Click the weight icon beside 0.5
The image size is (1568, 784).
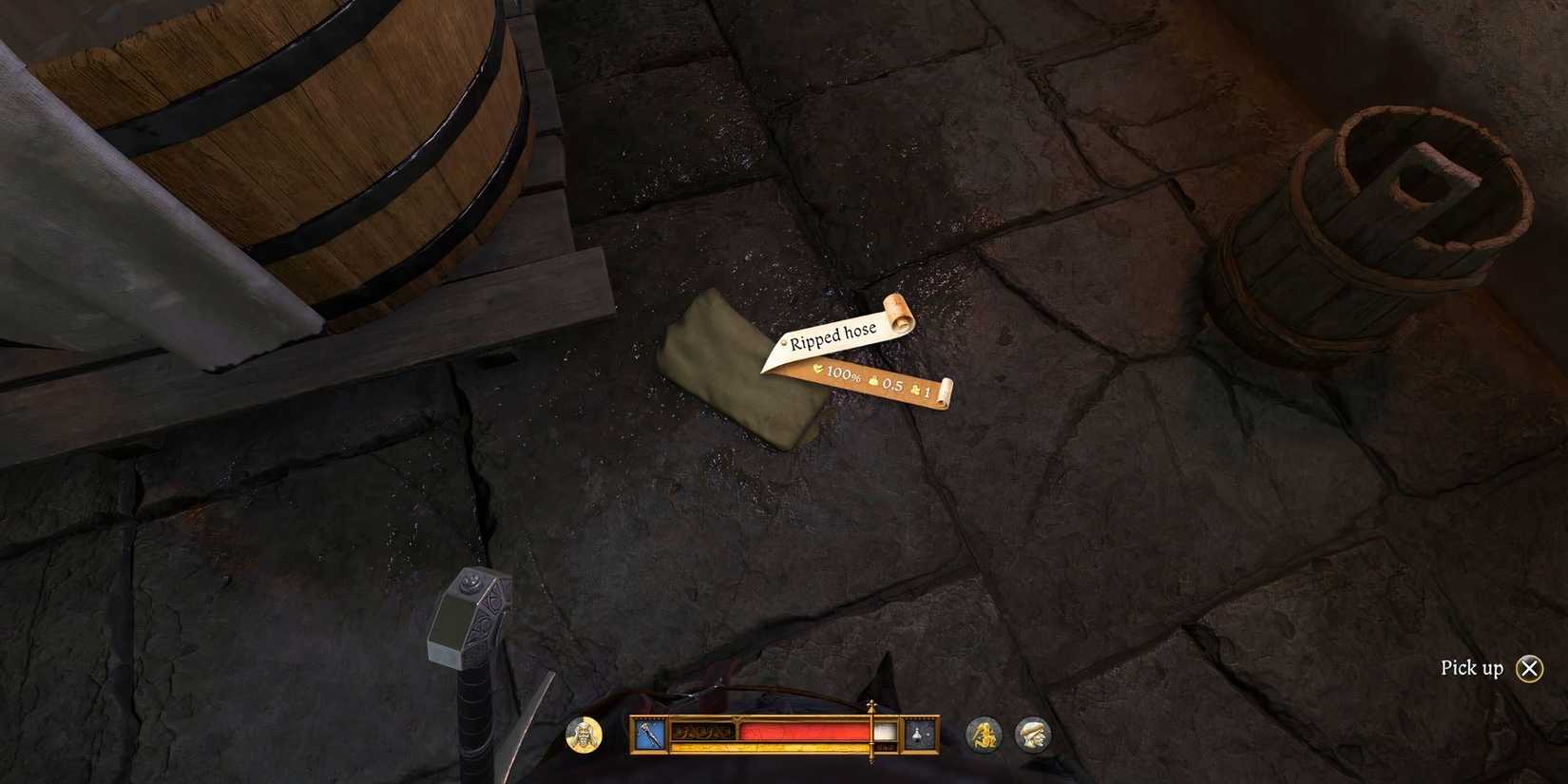(873, 382)
